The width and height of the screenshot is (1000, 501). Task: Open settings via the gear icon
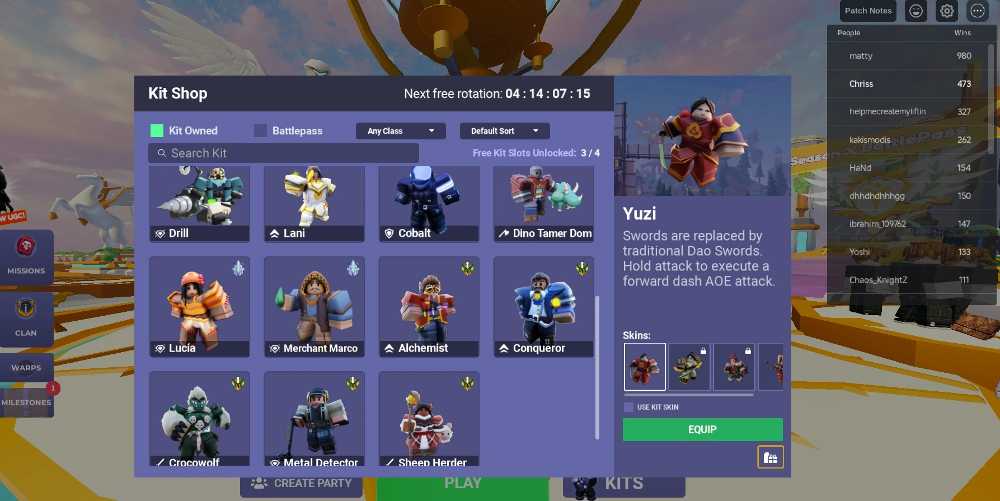click(947, 11)
